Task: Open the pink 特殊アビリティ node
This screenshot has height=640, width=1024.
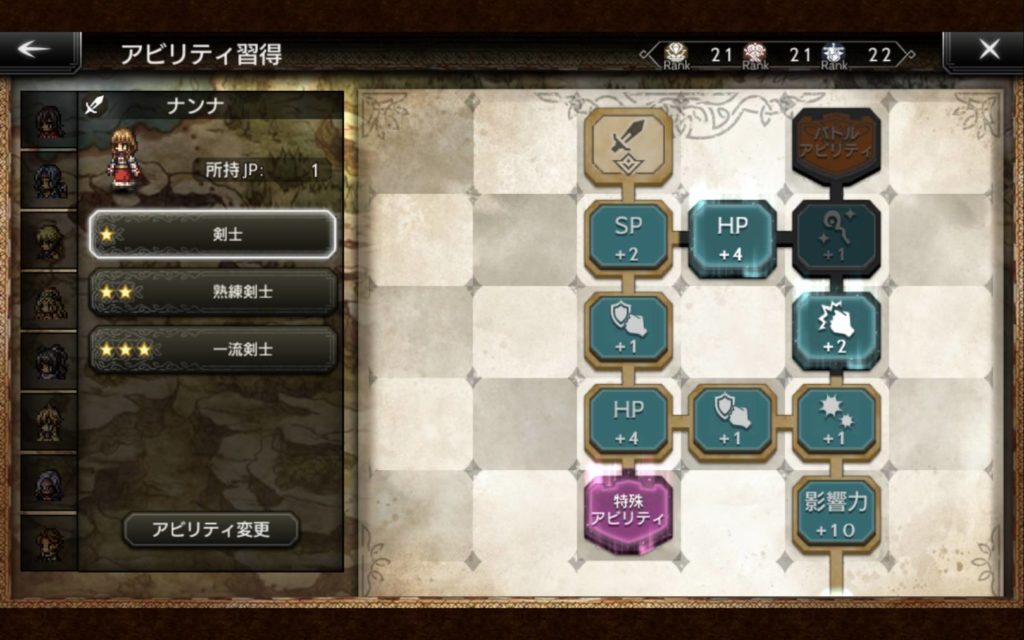Action: tap(628, 511)
